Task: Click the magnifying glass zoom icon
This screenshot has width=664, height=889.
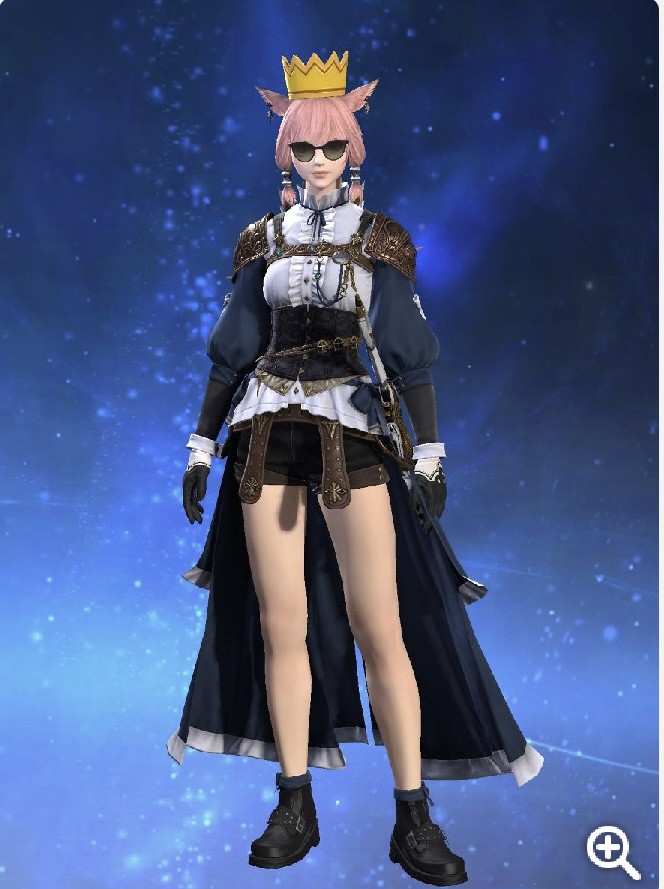Action: pyautogui.click(x=611, y=852)
